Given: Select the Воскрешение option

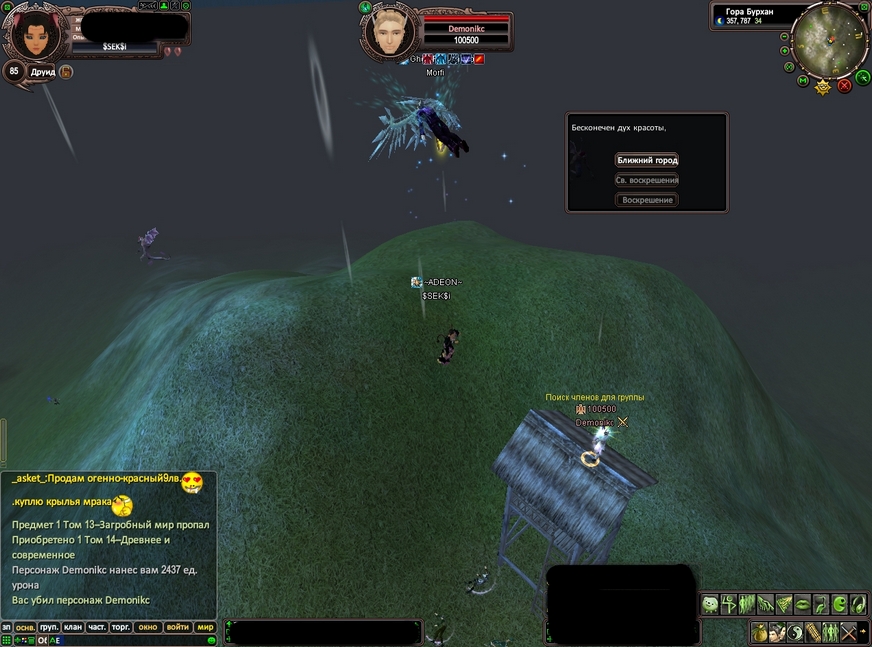Looking at the screenshot, I should (647, 200).
